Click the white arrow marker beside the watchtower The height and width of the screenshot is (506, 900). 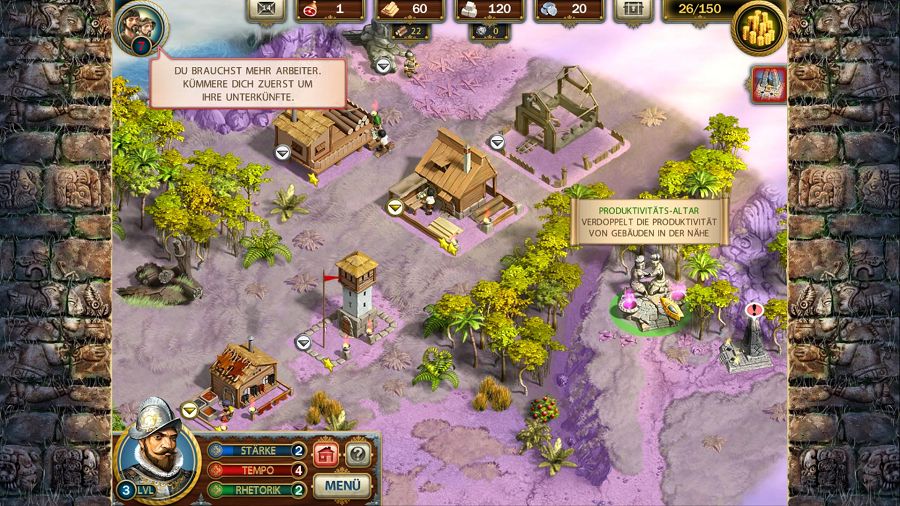[303, 342]
